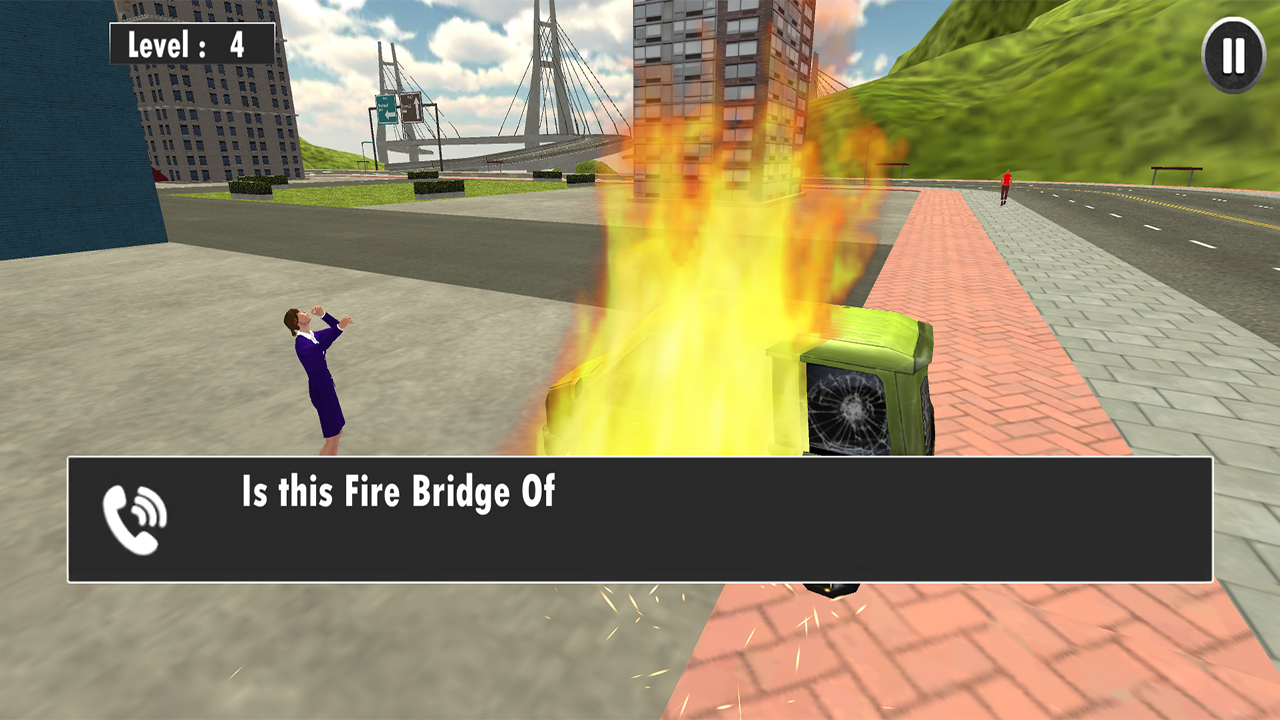Click the 'Is this Fire Bridge Of' text
Image resolution: width=1280 pixels, height=720 pixels.
pos(395,490)
